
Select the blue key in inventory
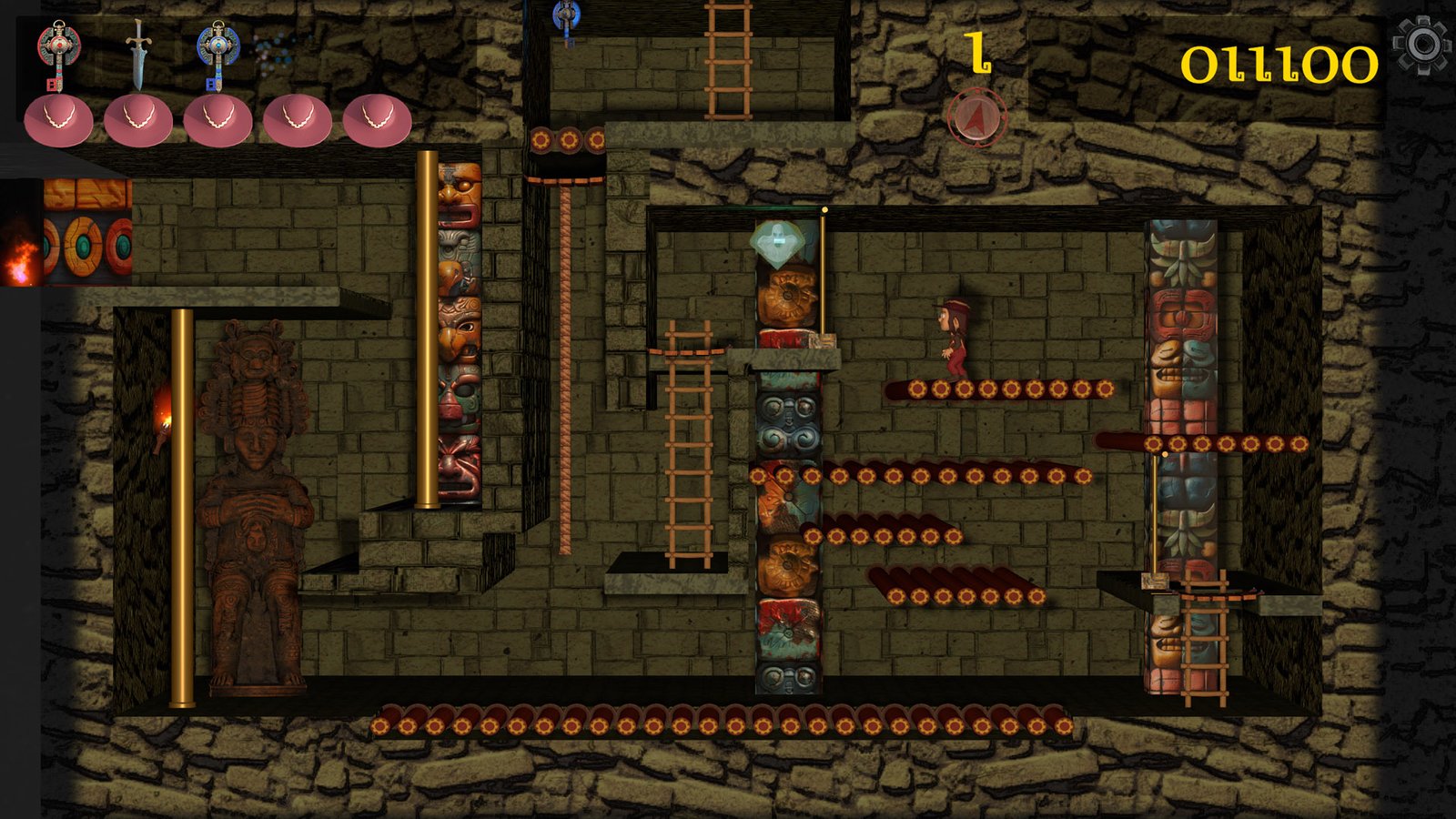(x=217, y=53)
